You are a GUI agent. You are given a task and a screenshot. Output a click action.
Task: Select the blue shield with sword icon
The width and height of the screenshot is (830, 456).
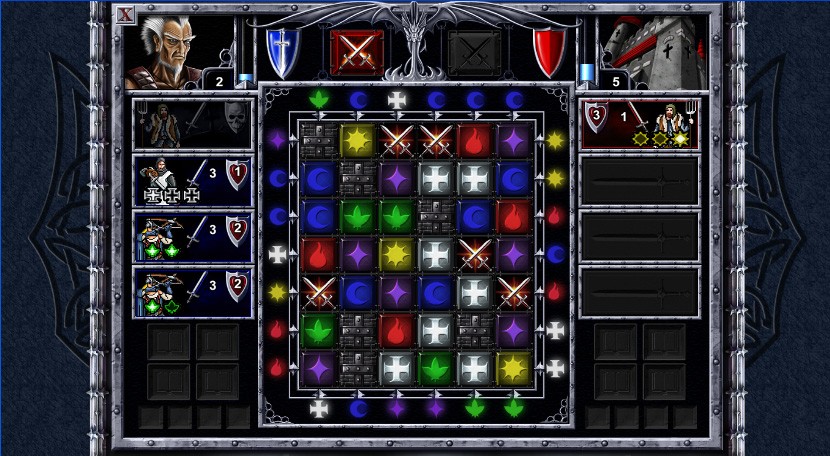pos(281,50)
